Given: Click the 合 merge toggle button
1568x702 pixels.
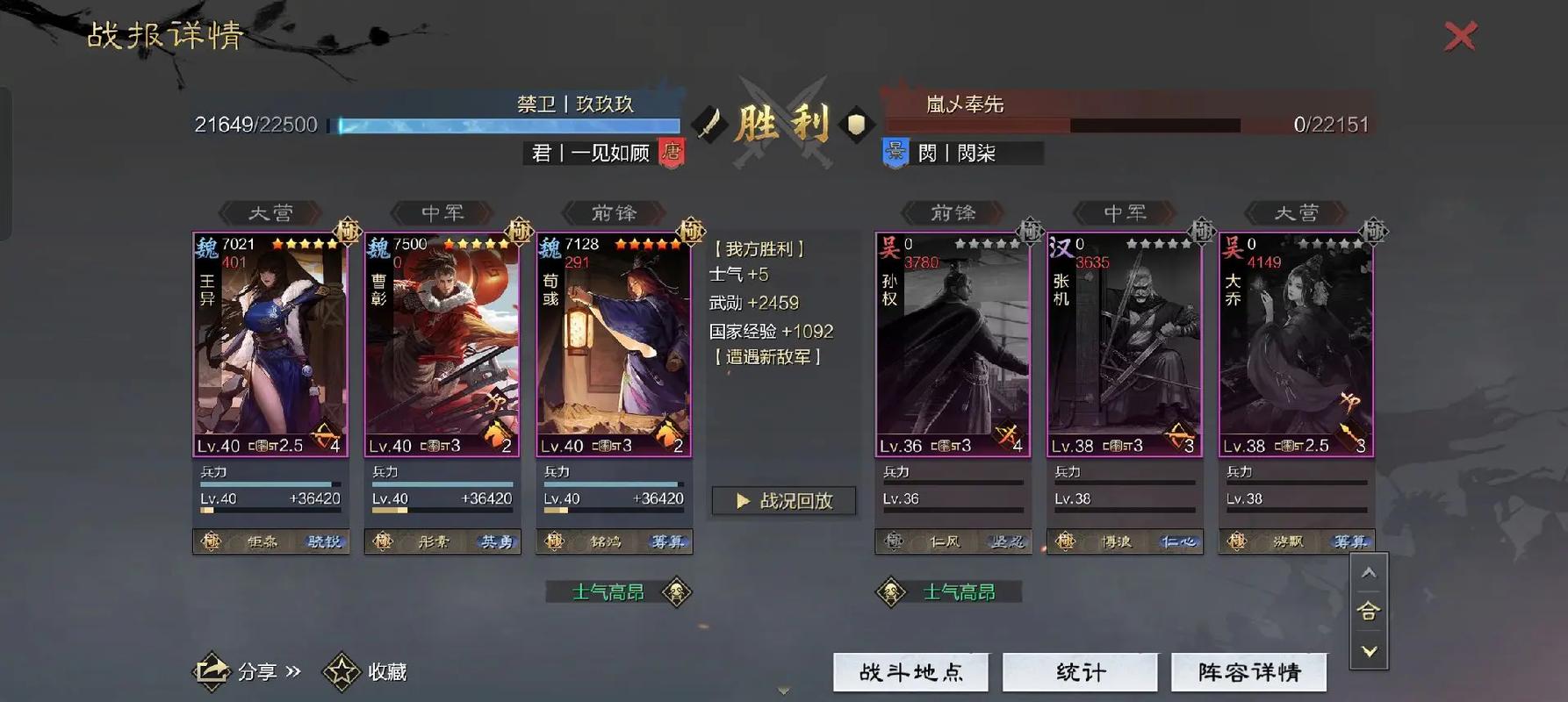Looking at the screenshot, I should (x=1369, y=612).
